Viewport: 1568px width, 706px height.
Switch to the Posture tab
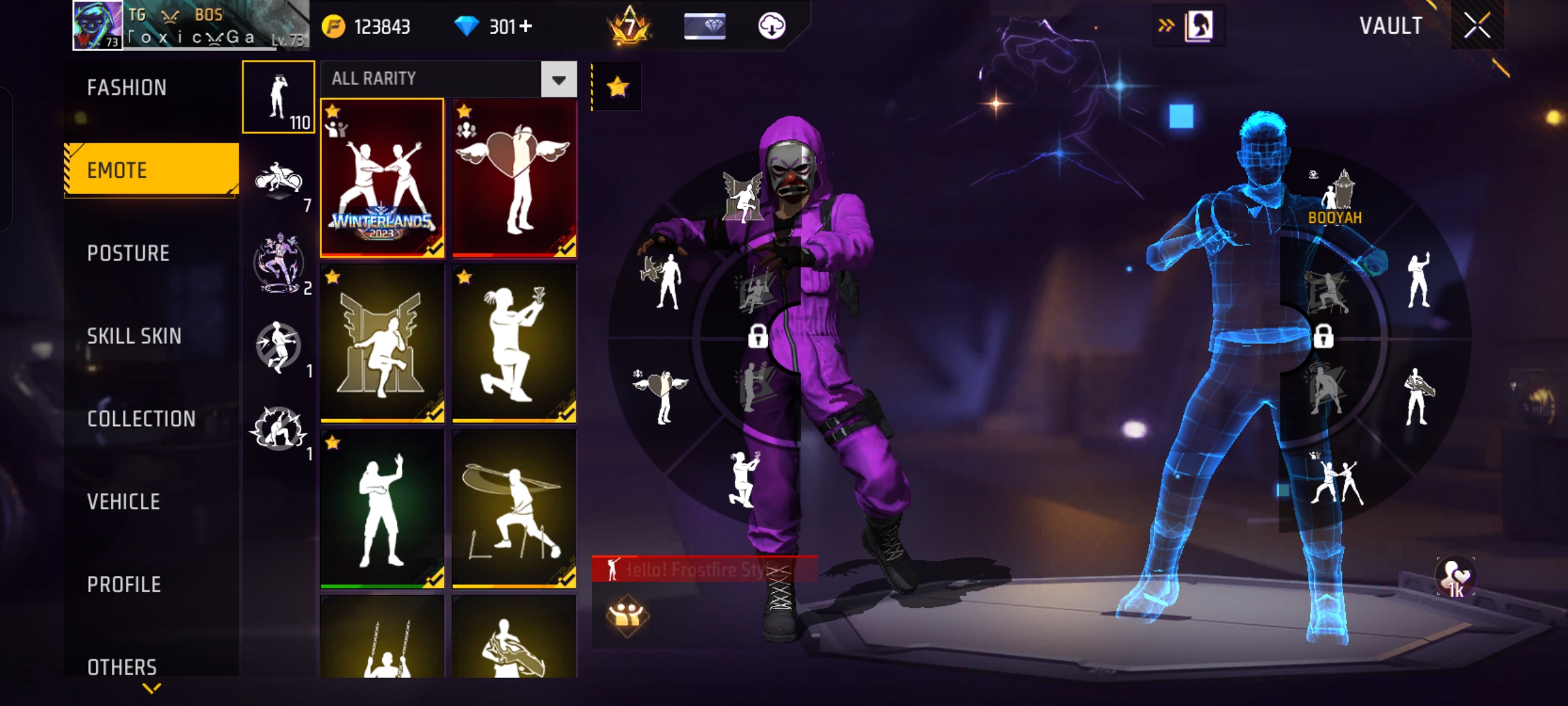(128, 253)
